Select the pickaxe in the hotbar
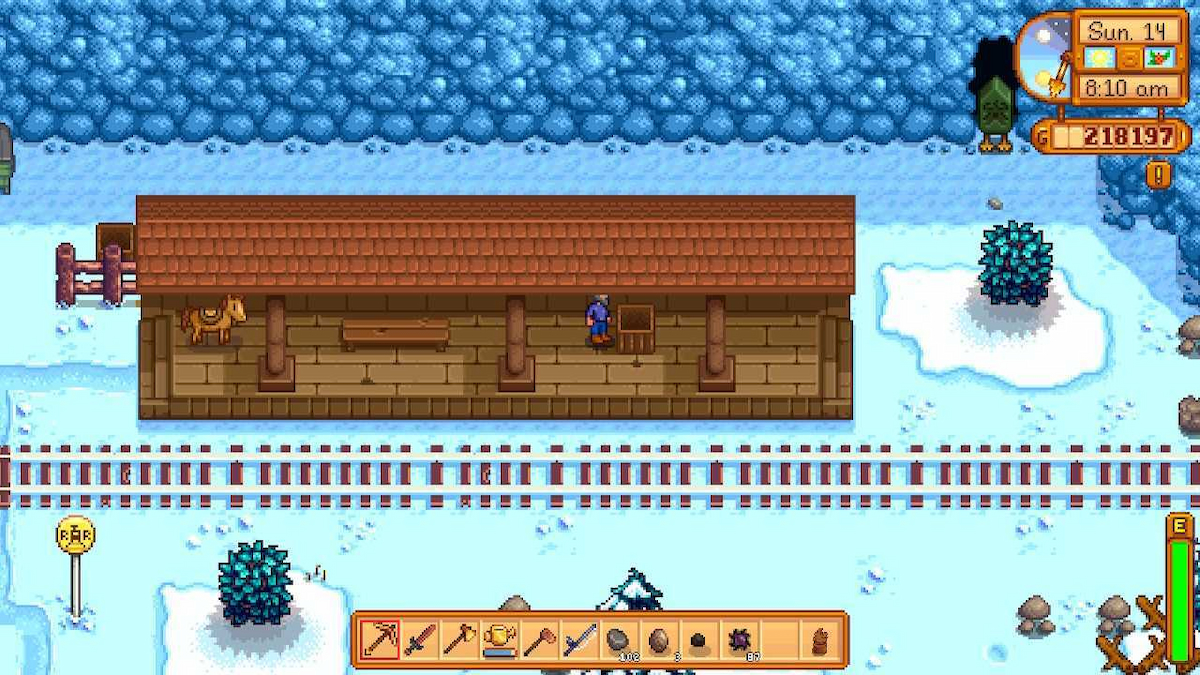Viewport: 1200px width, 675px height. (x=379, y=640)
